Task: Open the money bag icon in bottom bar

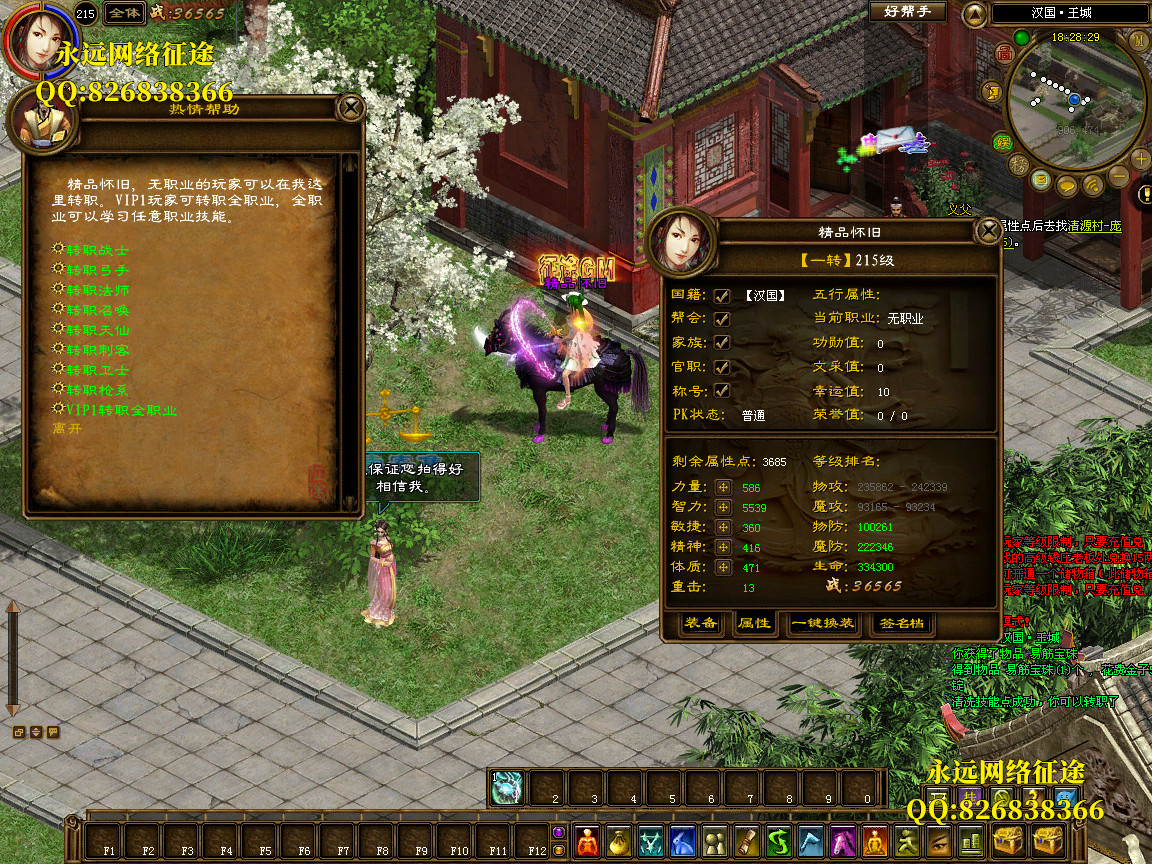Action: point(619,841)
